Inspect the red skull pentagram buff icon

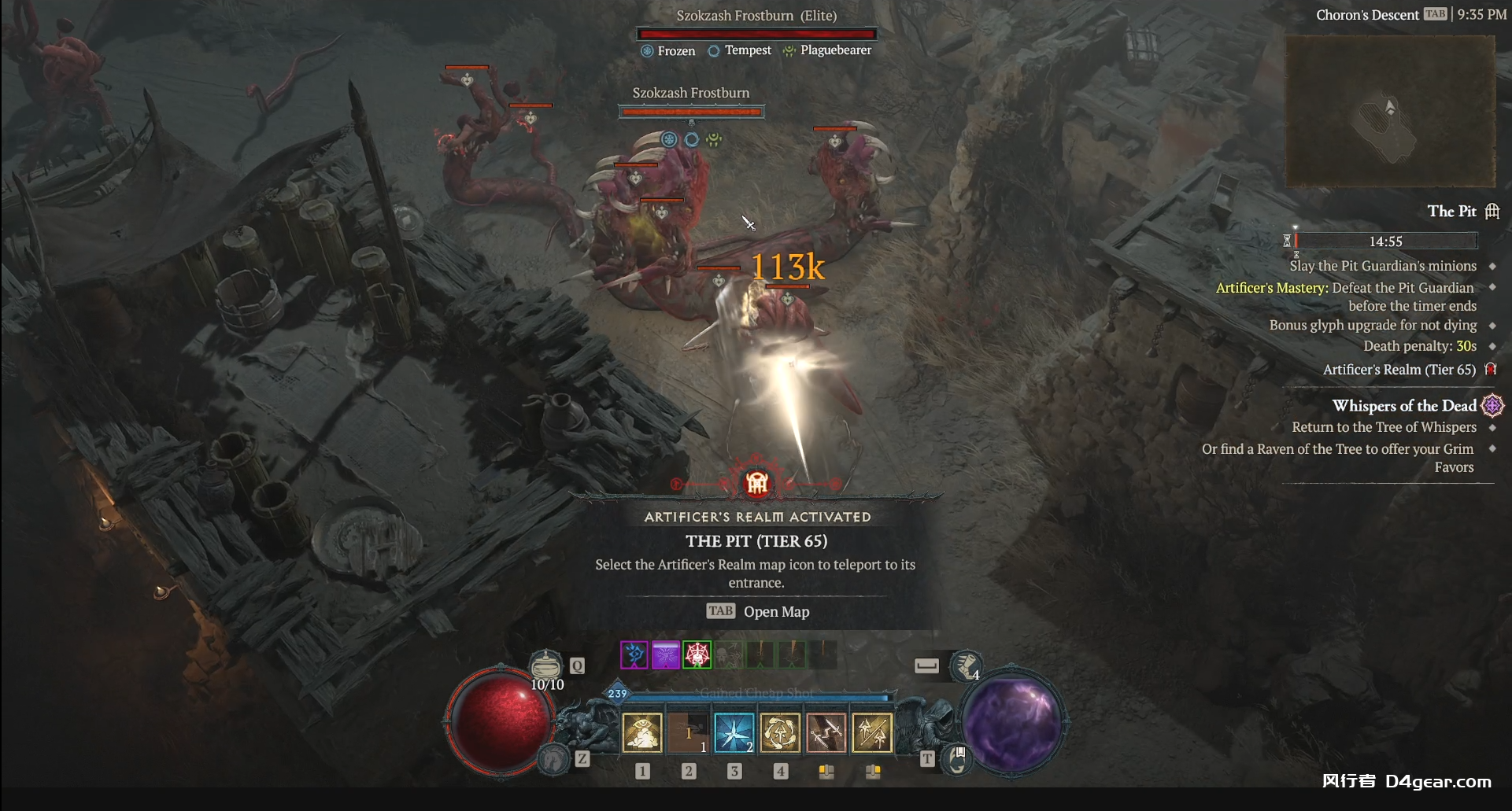[697, 654]
